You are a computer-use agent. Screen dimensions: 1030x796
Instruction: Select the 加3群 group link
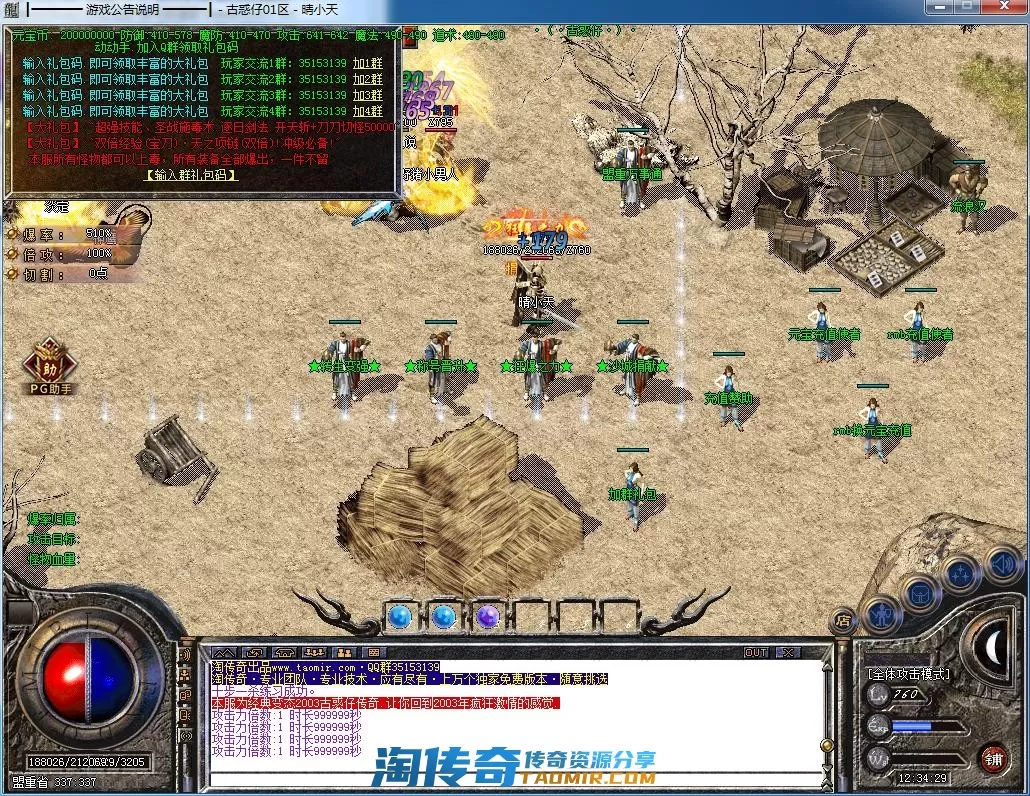[x=368, y=95]
